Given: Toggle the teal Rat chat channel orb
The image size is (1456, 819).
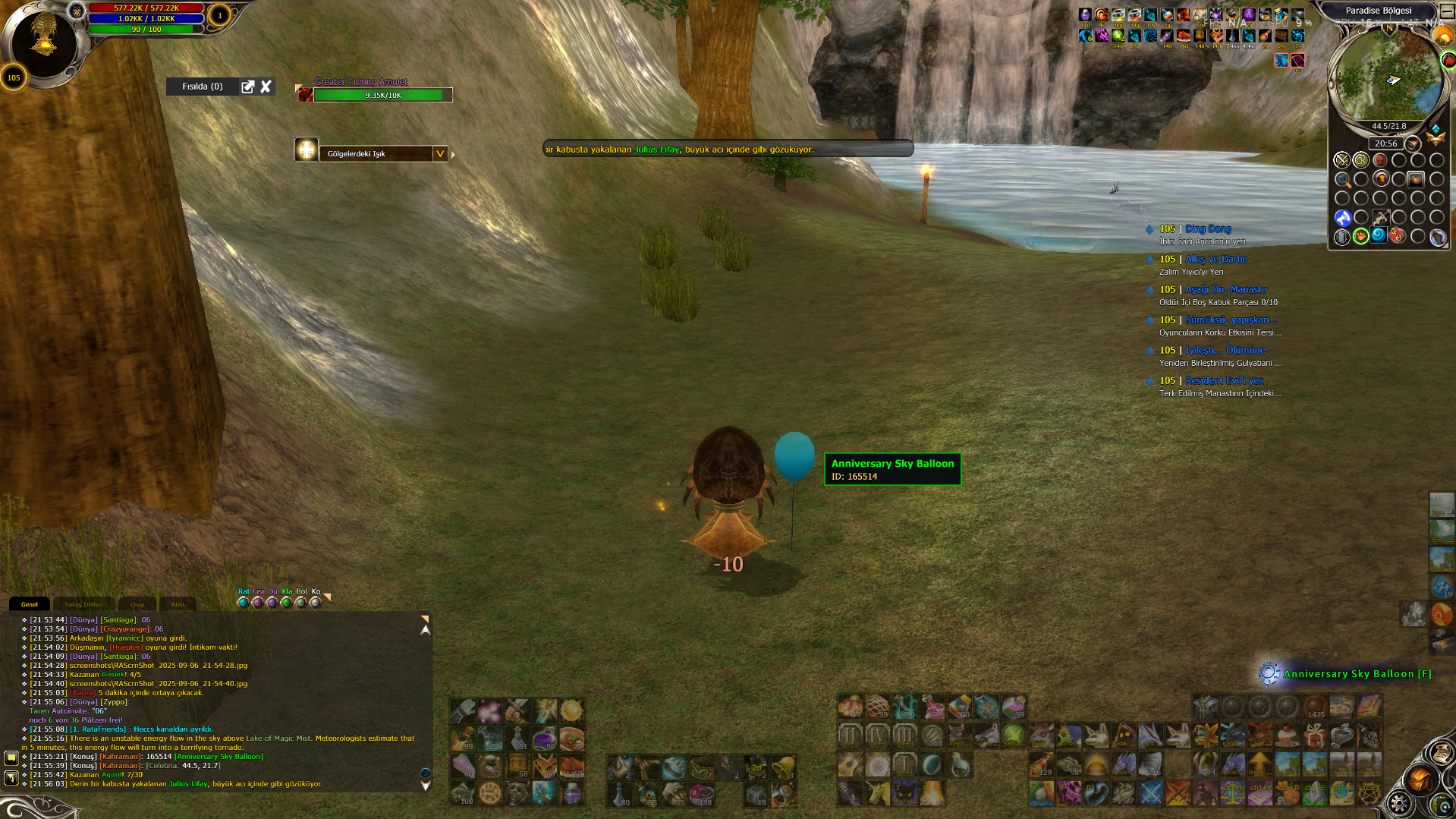Looking at the screenshot, I should (x=243, y=603).
